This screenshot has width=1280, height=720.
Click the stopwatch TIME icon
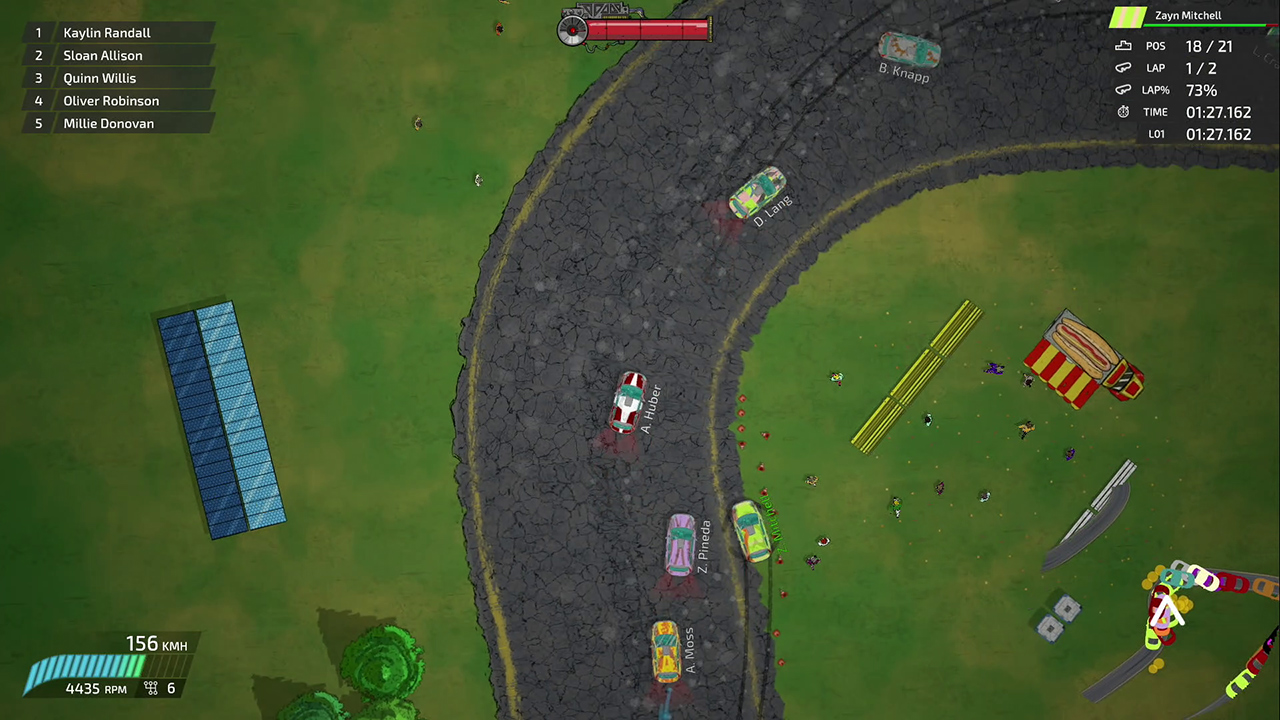pyautogui.click(x=1123, y=112)
